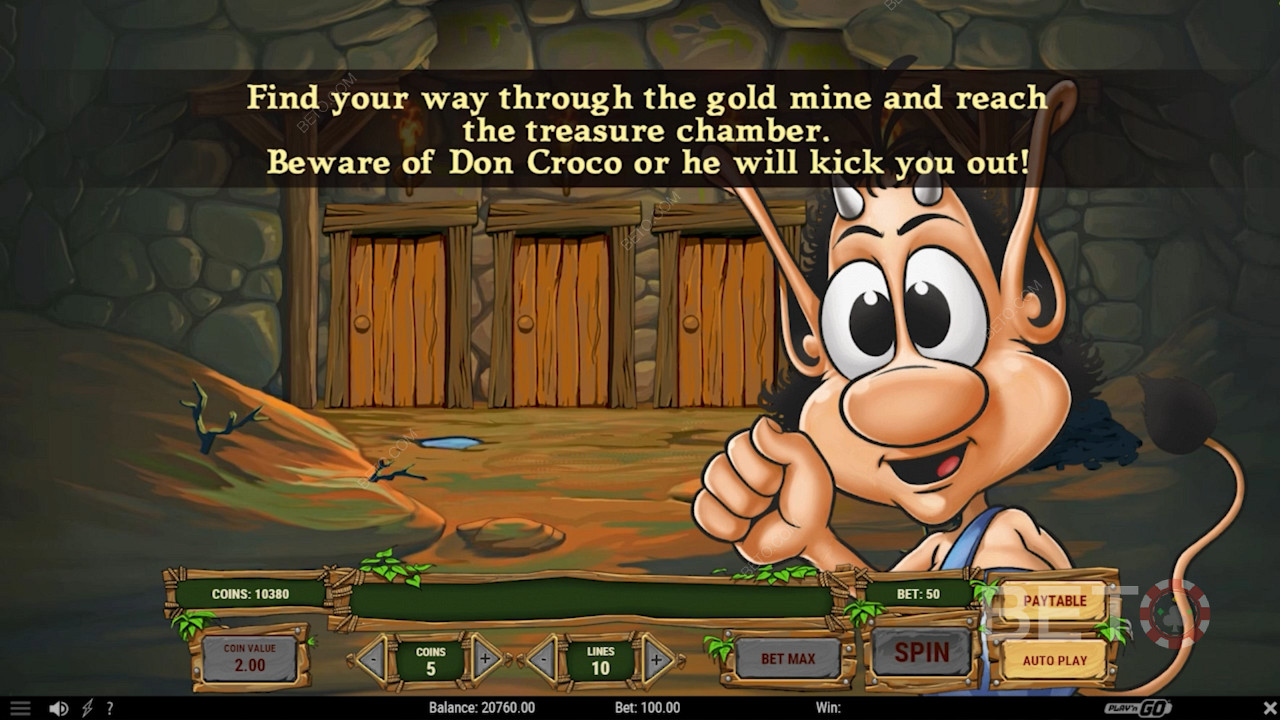
Task: Spin the reels with the SPIN button
Action: coord(921,653)
